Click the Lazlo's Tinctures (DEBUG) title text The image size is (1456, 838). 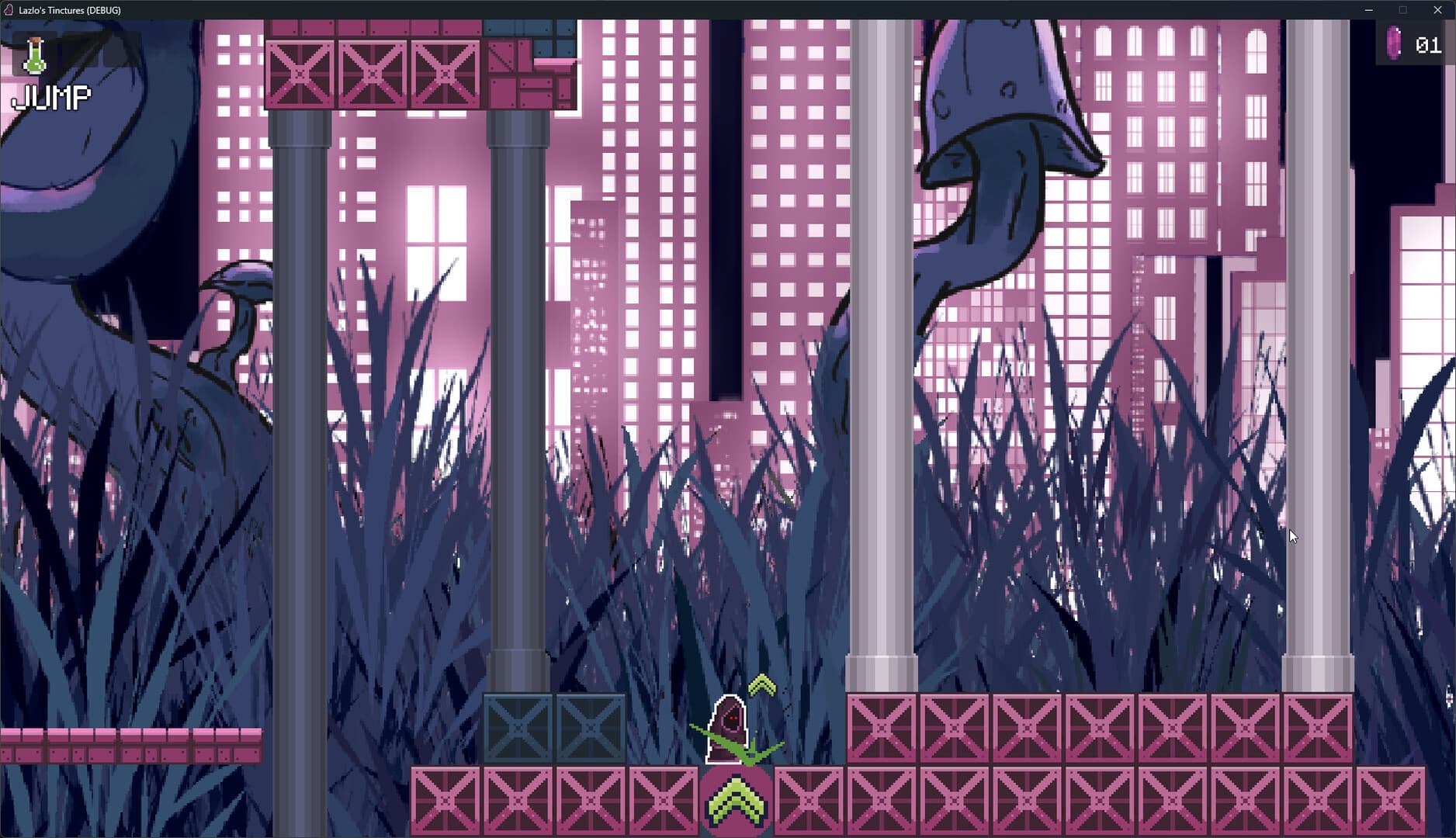[x=70, y=10]
